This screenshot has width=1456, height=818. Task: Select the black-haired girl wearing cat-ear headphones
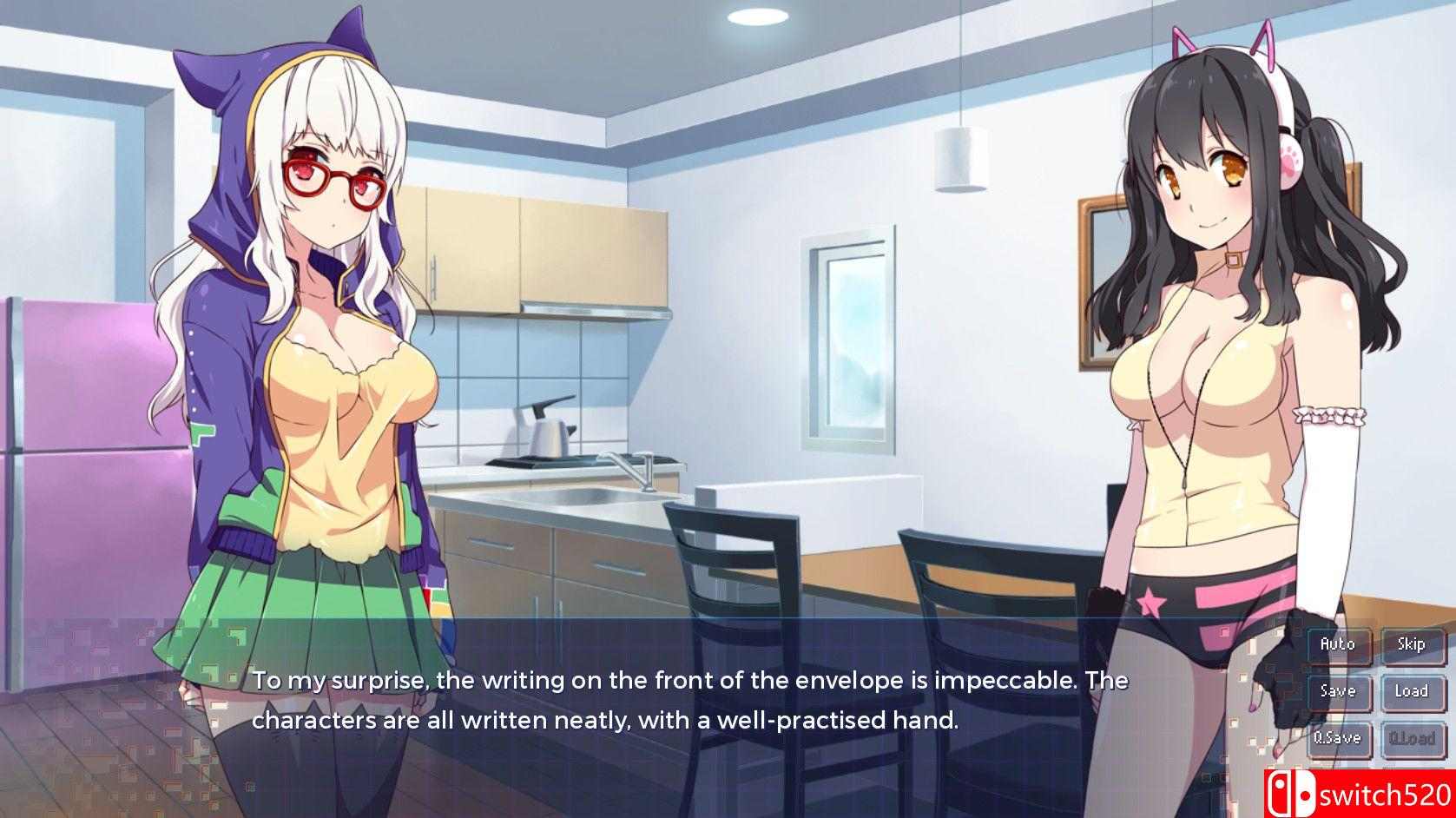(1207, 365)
